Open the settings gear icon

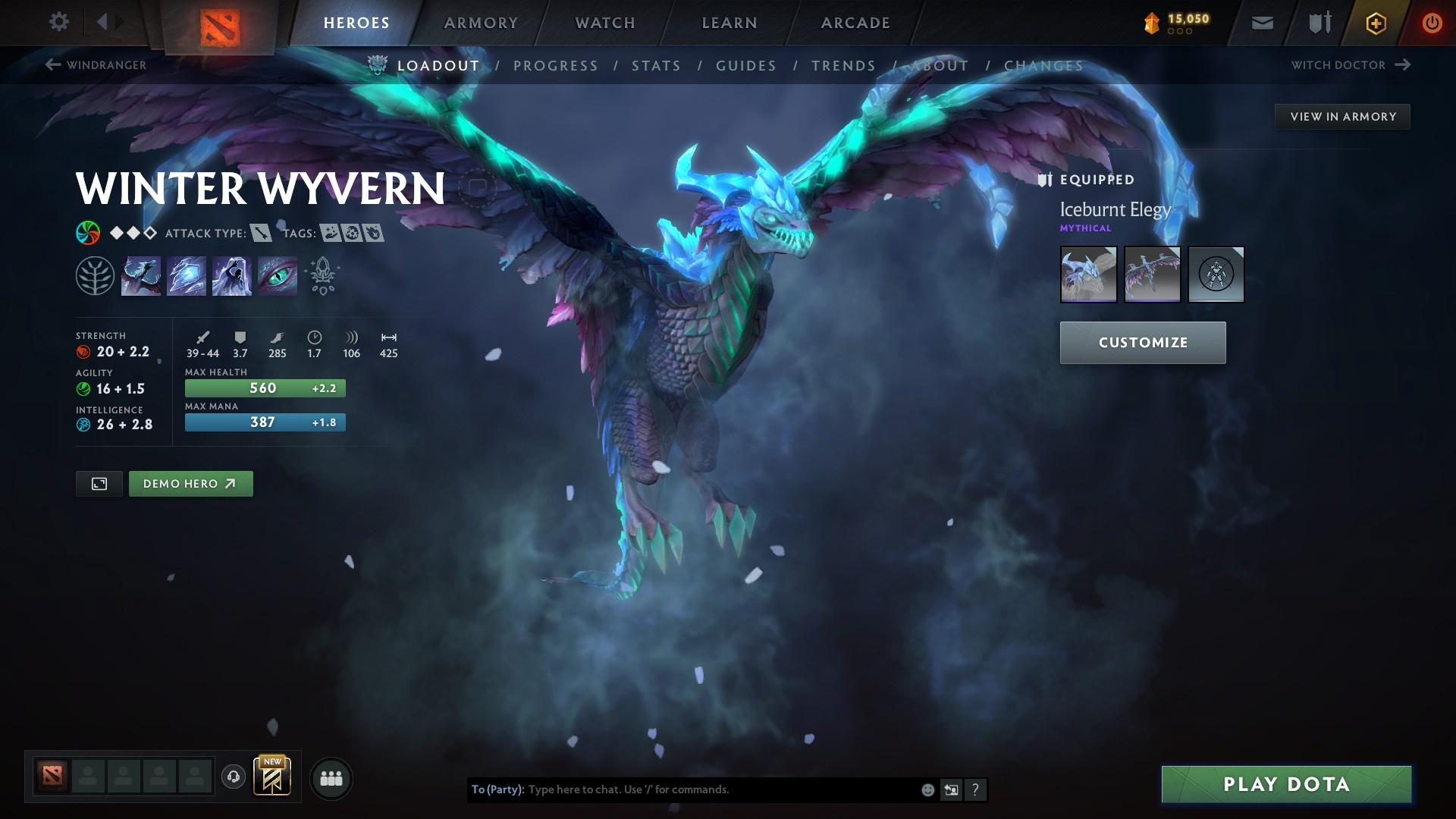[59, 22]
